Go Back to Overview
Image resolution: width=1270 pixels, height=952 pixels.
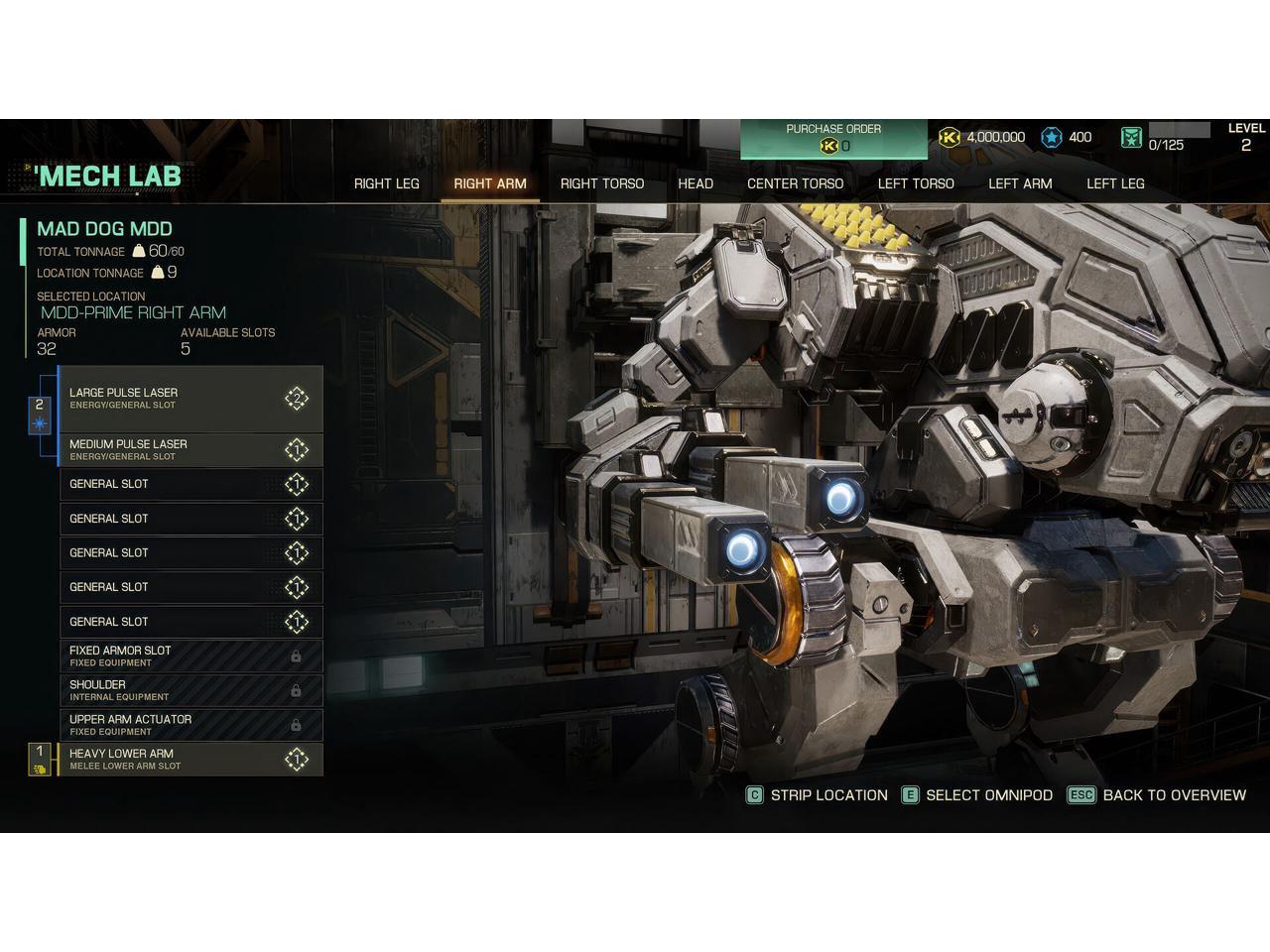coord(1157,795)
